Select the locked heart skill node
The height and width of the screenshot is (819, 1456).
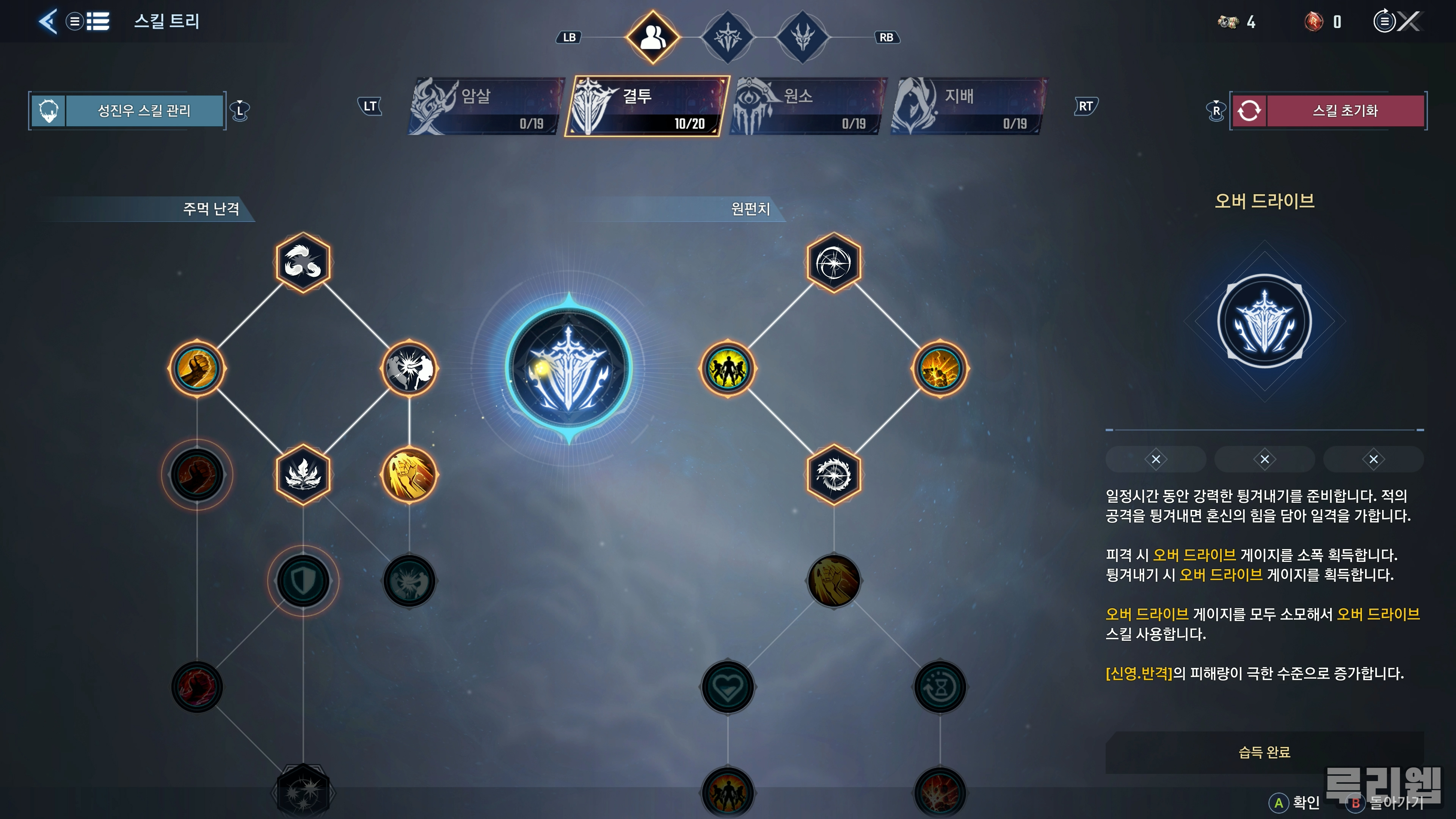point(728,687)
